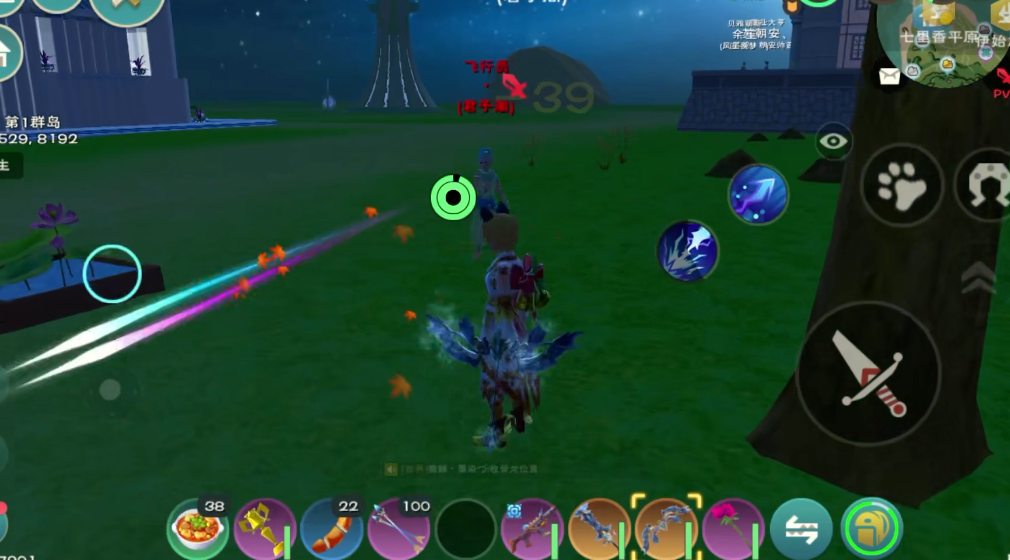Expand the double chevron up arrows
The height and width of the screenshot is (560, 1010).
978,277
